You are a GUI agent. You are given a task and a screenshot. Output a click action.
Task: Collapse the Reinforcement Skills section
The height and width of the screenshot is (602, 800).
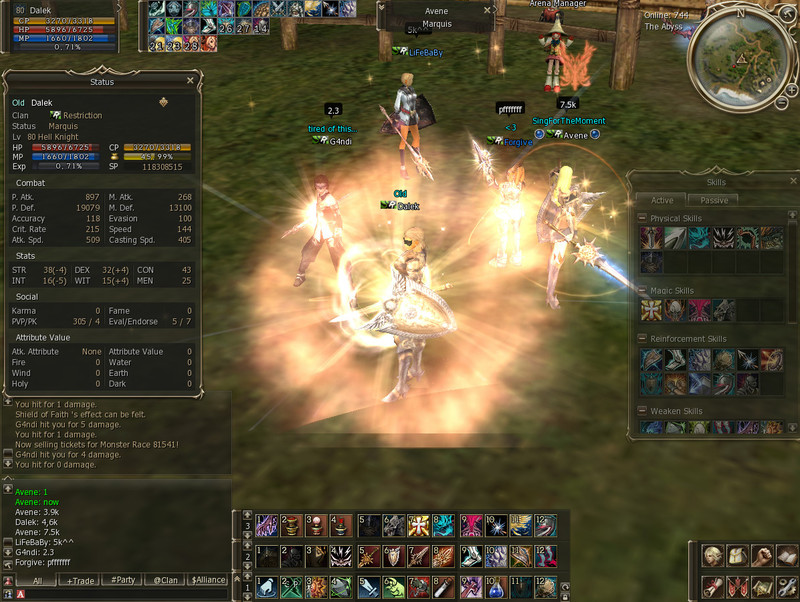pyautogui.click(x=643, y=339)
